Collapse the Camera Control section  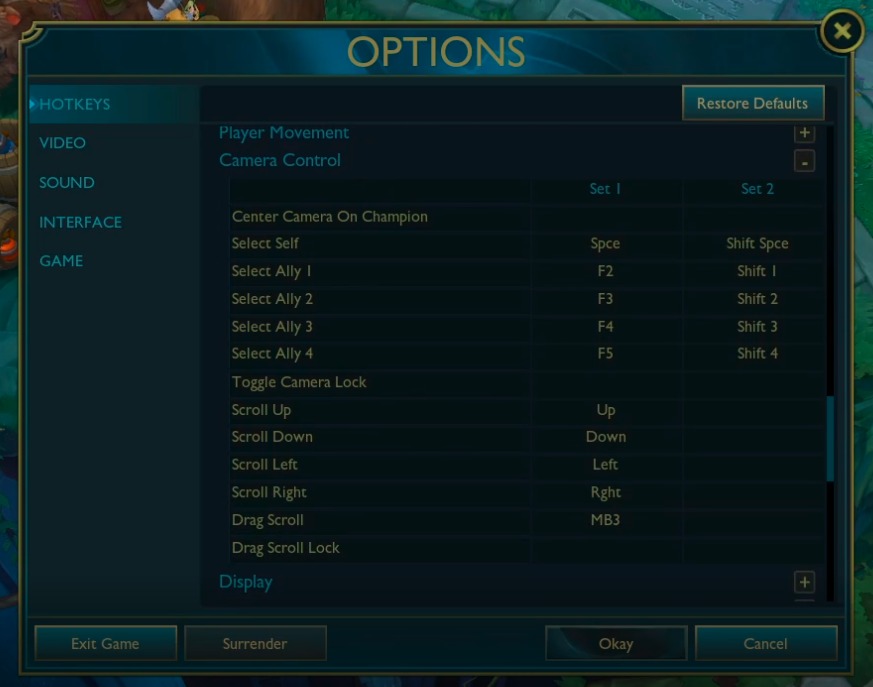[804, 161]
